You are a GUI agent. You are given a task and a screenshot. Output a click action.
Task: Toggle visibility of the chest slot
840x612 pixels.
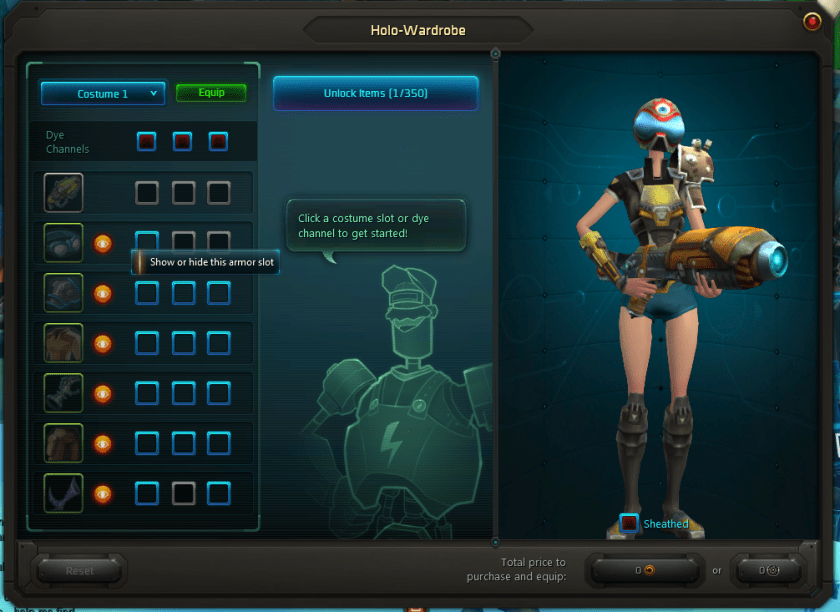click(x=102, y=343)
